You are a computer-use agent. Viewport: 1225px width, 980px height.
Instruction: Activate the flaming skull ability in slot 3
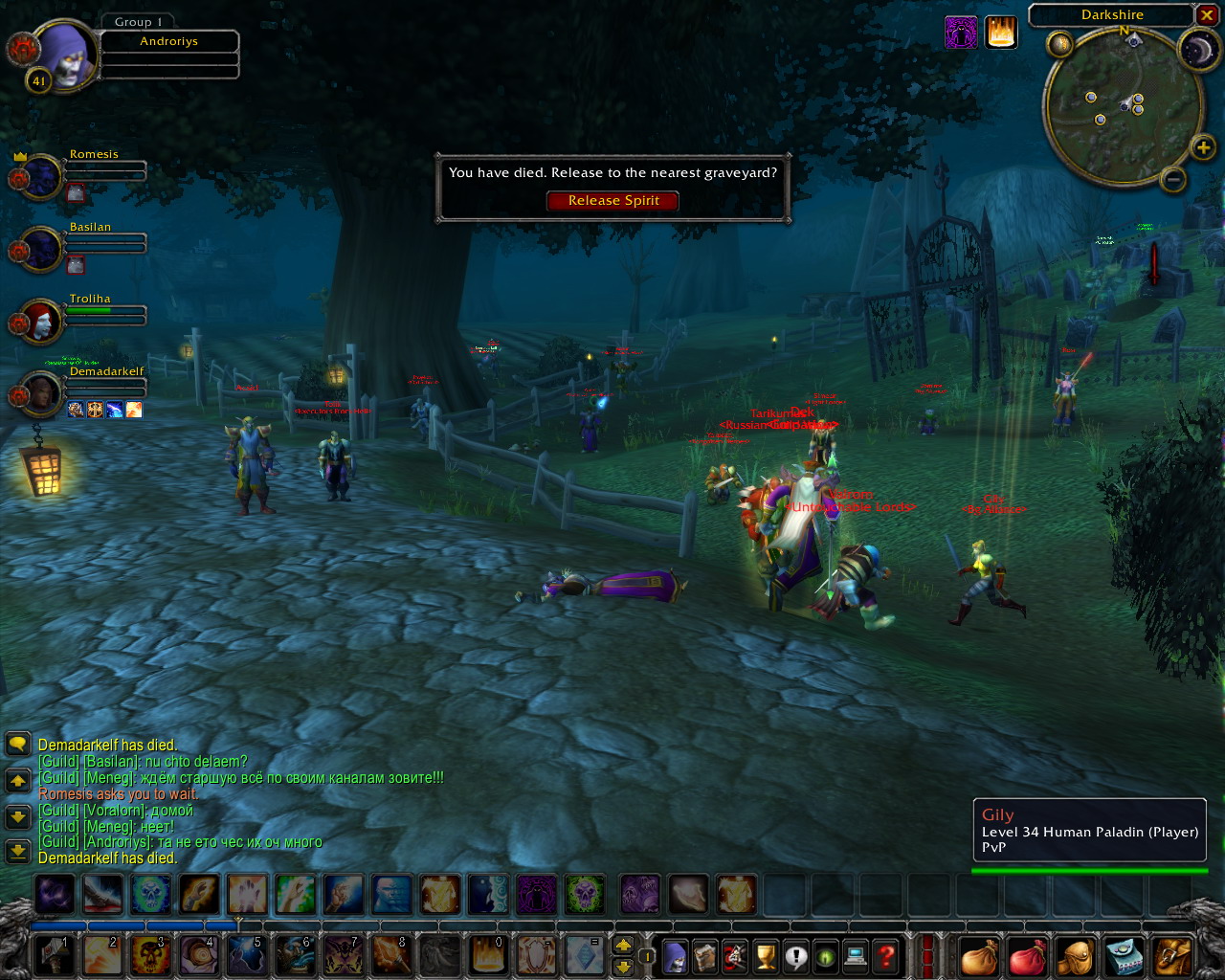150,956
